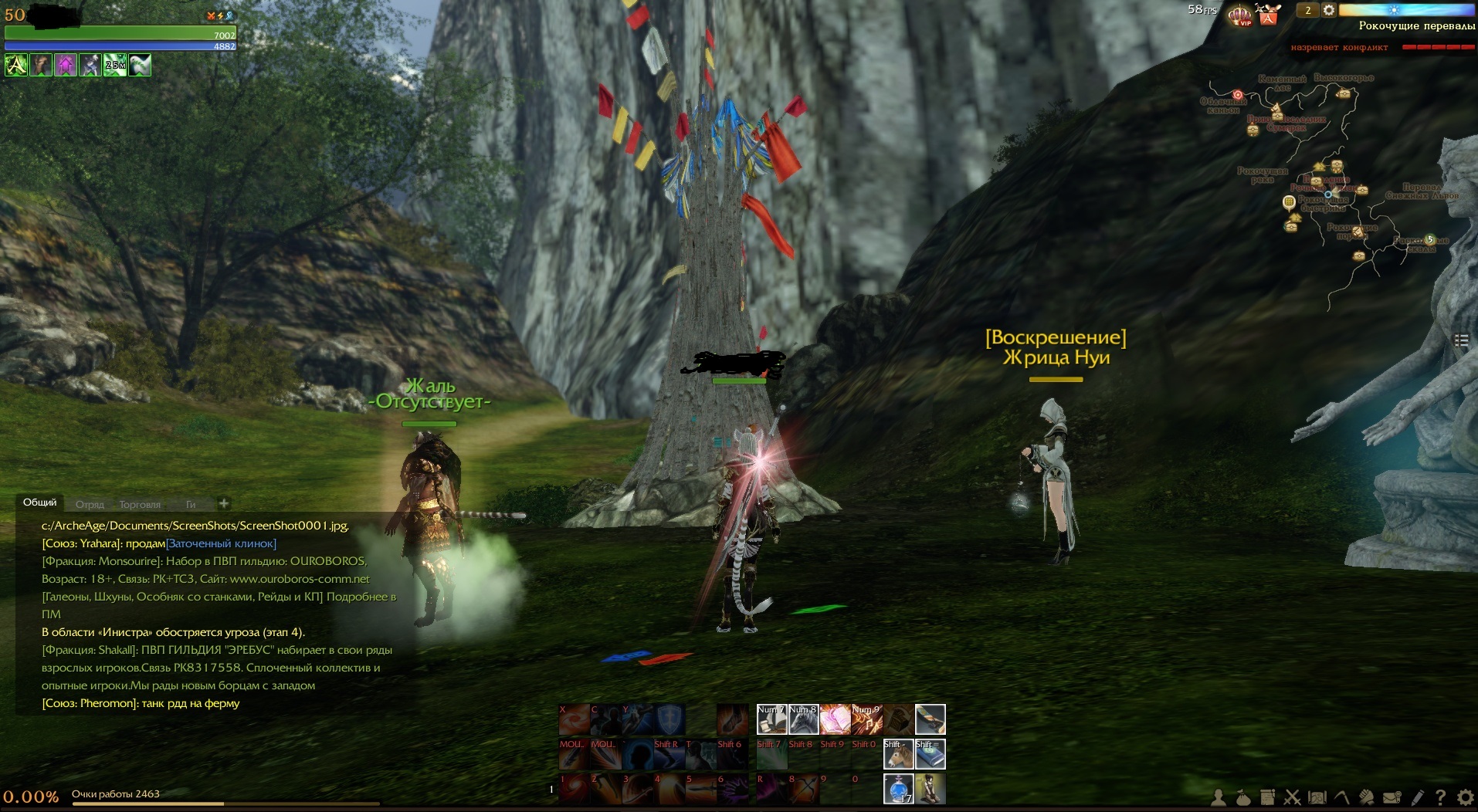This screenshot has width=1478, height=812.
Task: Open the VIP crown icon
Action: coord(1240,14)
